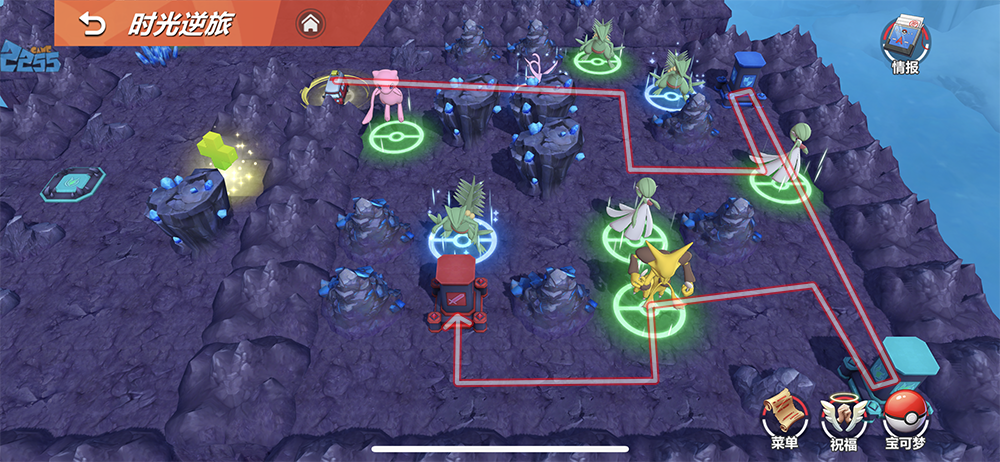Open the 情报 intel book
This screenshot has width=1000, height=462.
[904, 41]
